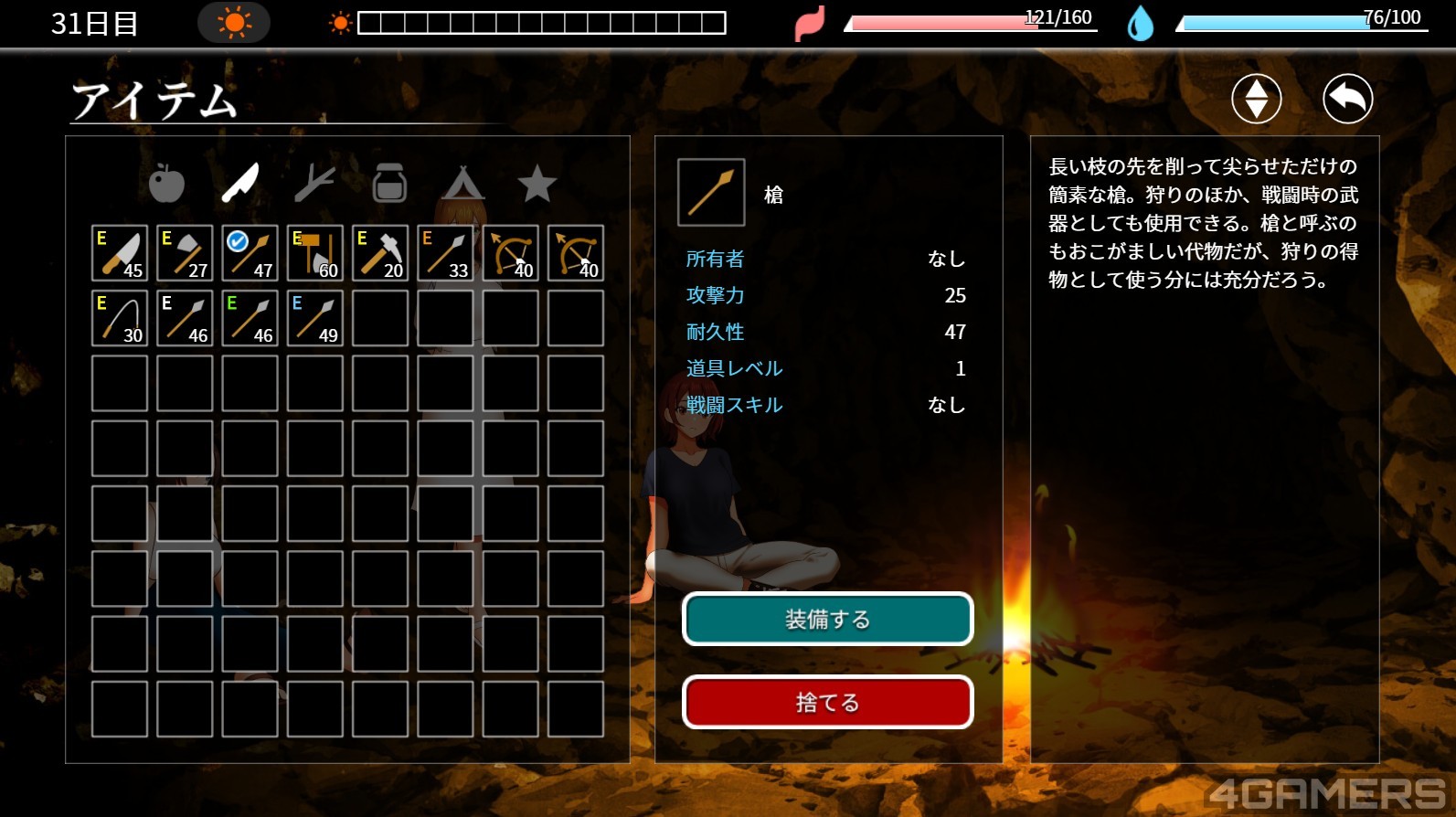The height and width of the screenshot is (817, 1456).
Task: Pick the hammer item with durability 60
Action: 315,253
